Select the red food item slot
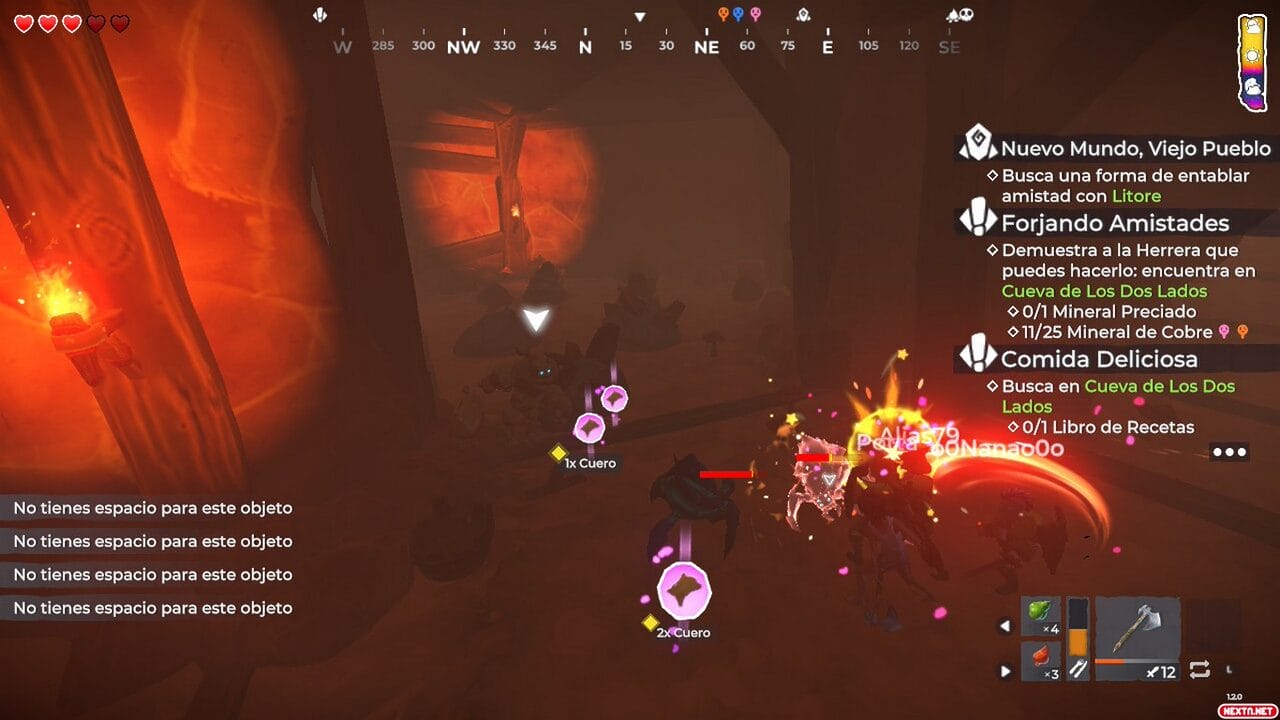 coord(1041,661)
